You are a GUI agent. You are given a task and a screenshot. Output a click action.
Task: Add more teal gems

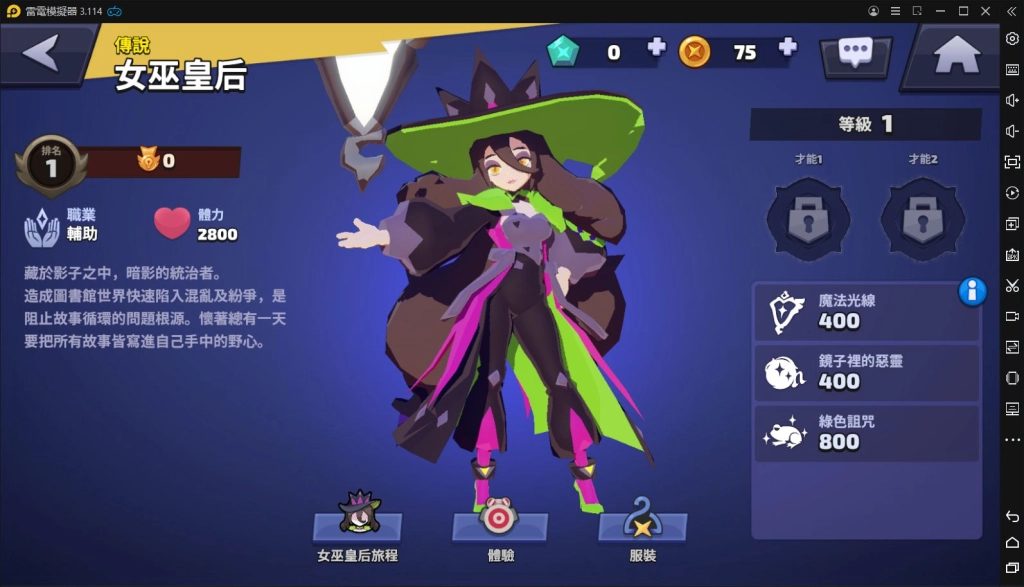click(x=656, y=47)
